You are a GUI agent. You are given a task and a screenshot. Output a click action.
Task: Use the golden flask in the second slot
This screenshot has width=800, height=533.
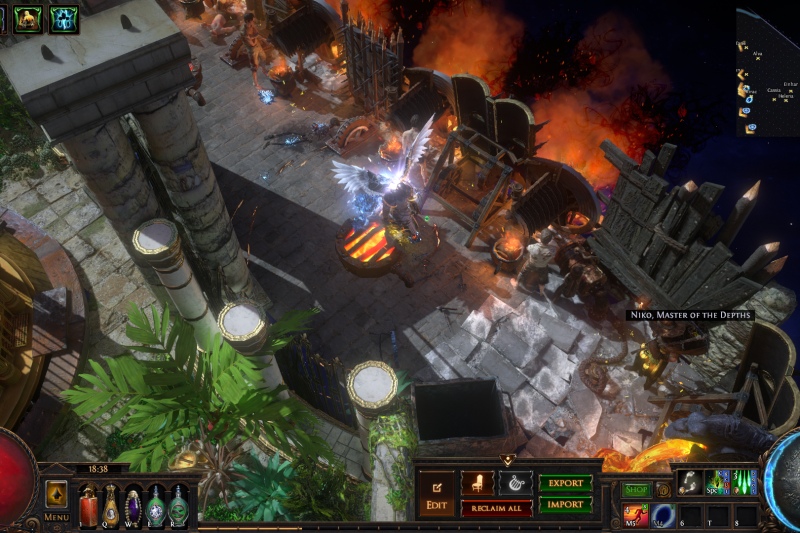tap(111, 506)
